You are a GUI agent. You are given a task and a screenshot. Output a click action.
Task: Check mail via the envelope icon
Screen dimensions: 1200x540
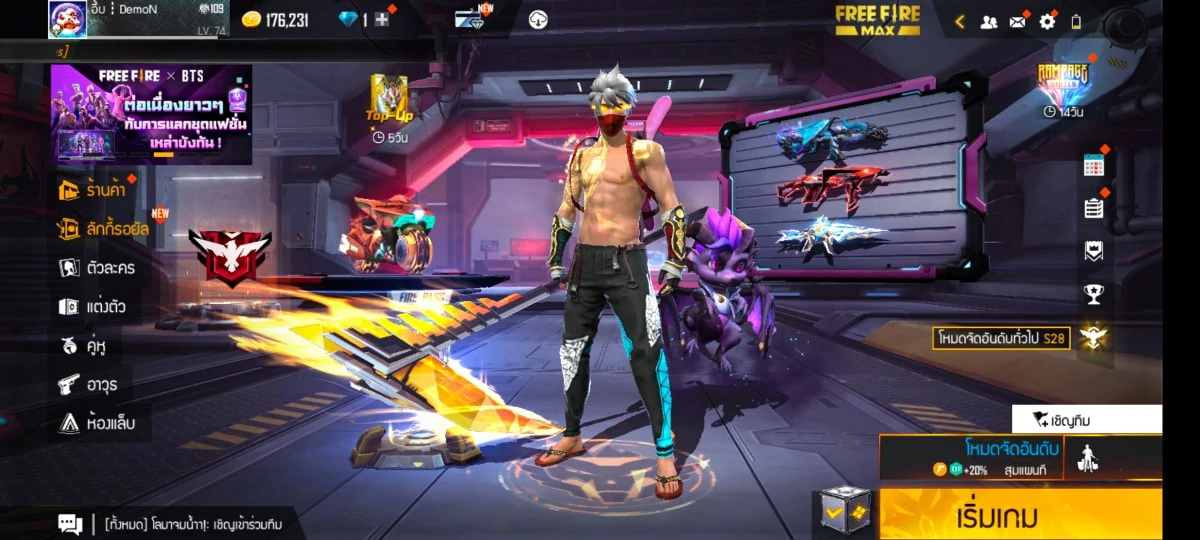[1018, 21]
